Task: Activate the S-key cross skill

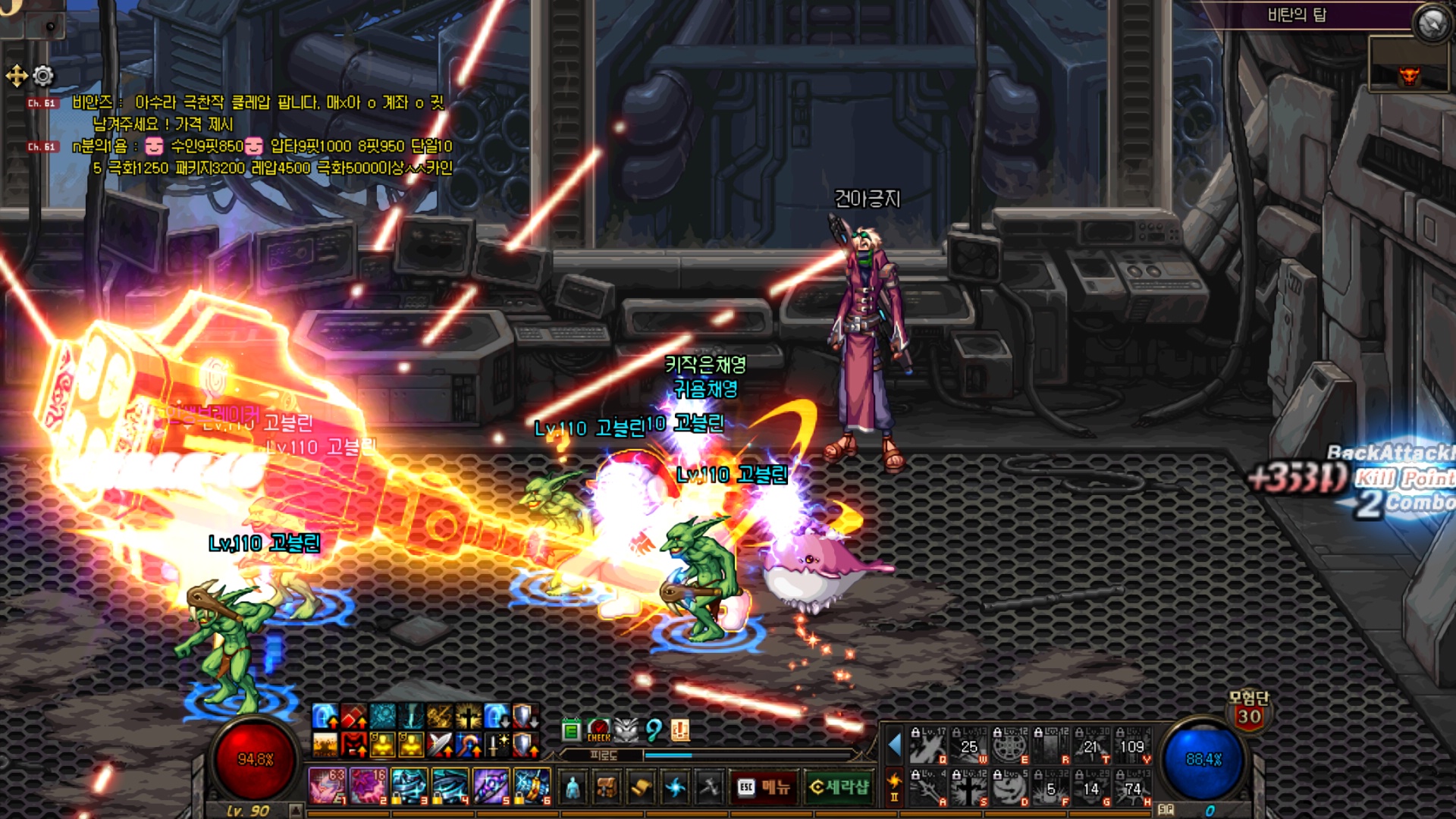Action: [x=968, y=789]
